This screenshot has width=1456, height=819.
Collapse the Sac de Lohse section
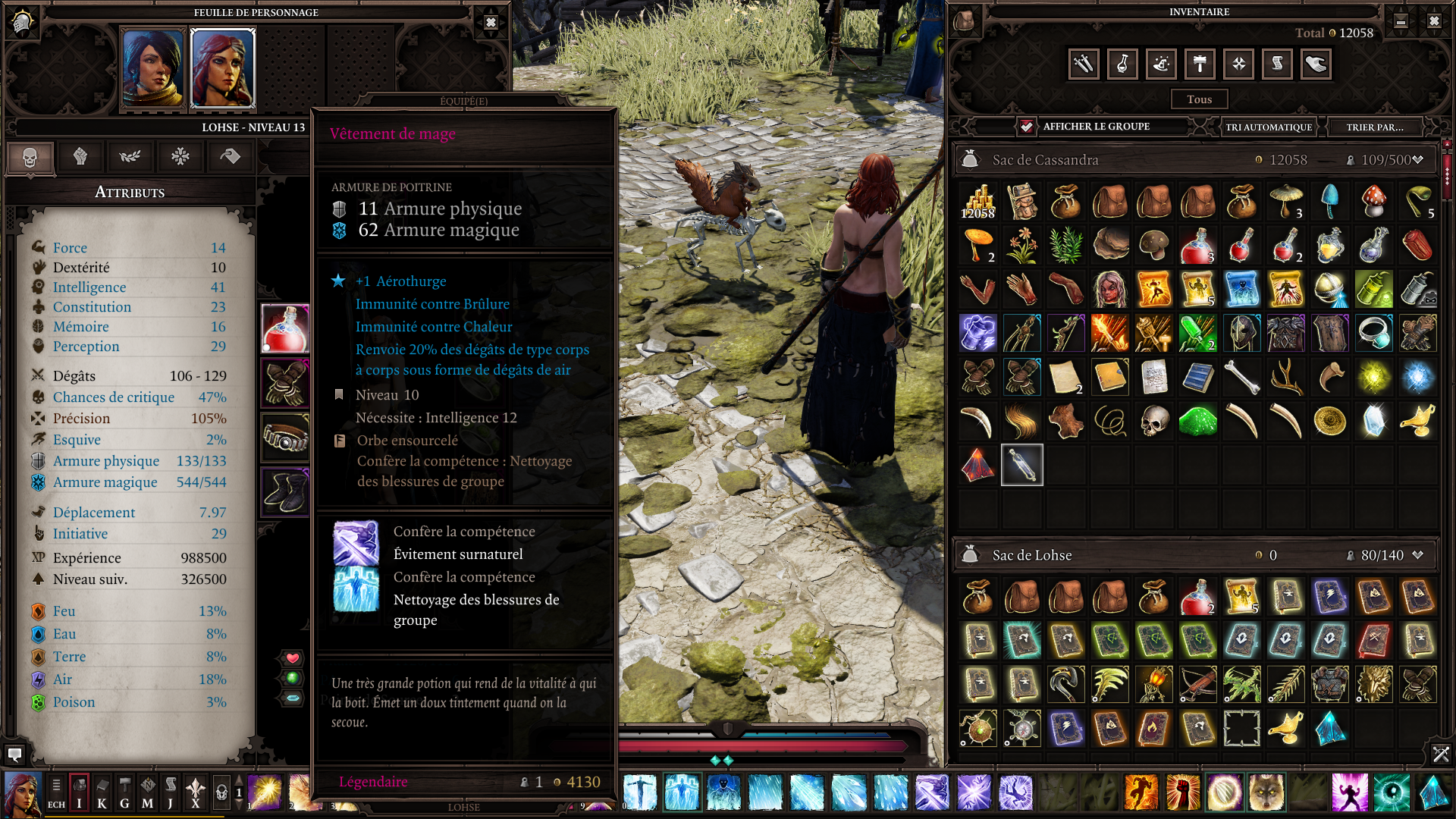point(1417,555)
